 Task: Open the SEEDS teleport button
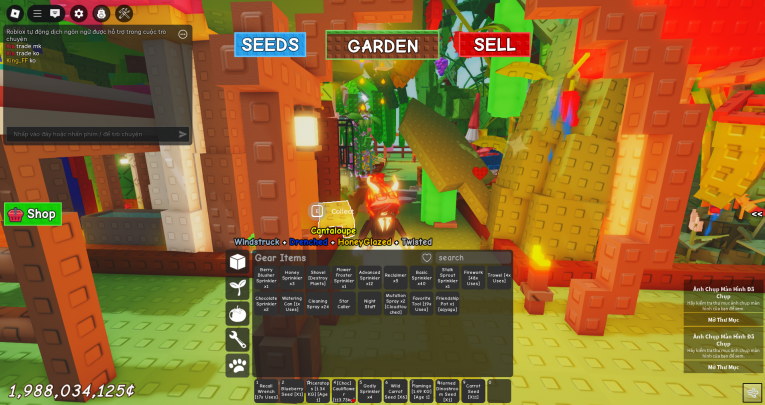pos(269,45)
